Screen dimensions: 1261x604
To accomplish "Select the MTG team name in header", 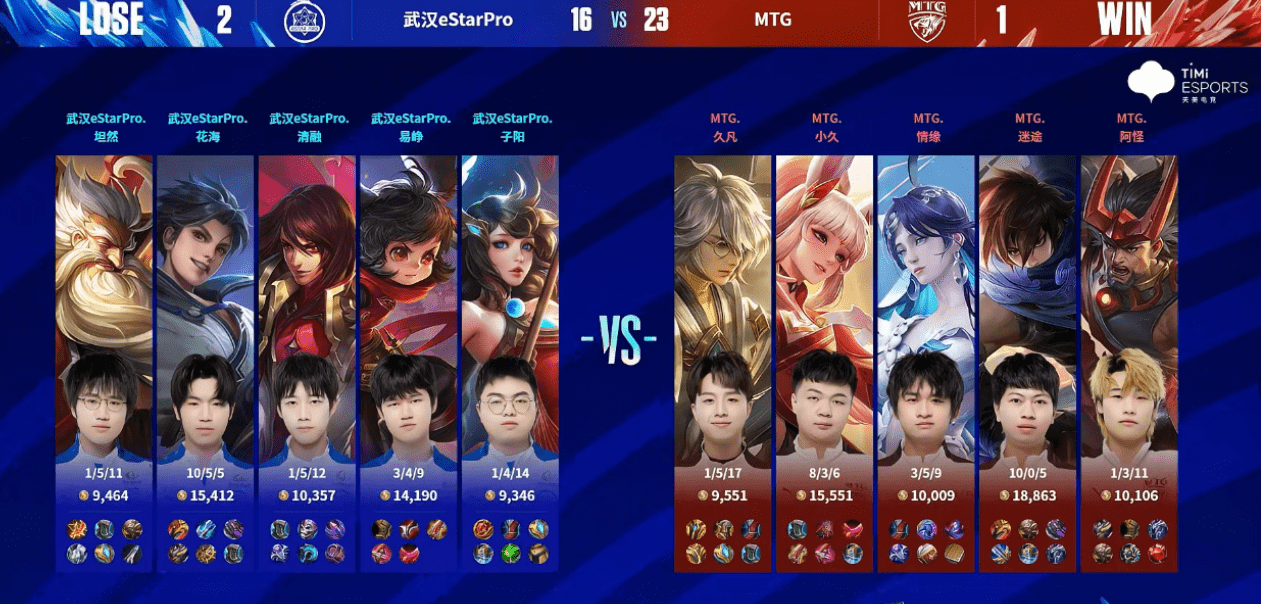I will (x=773, y=20).
